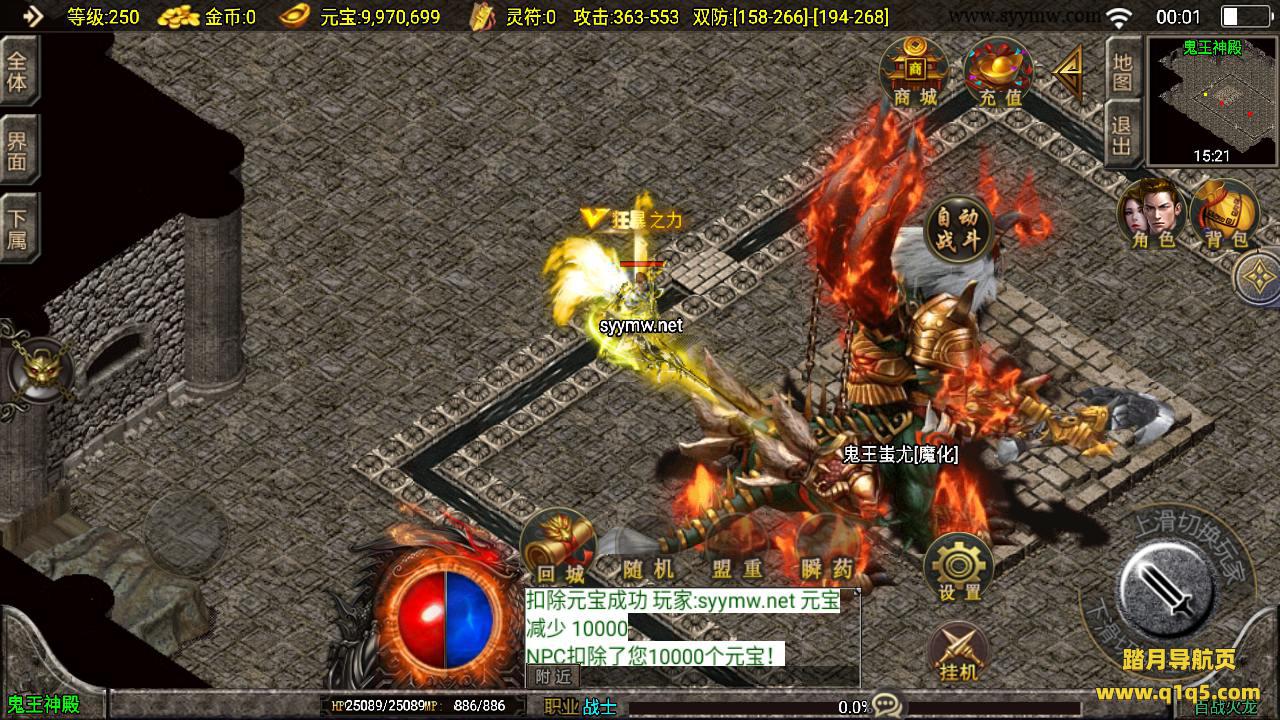Open the 鬼王神殿 minimap
1280x720 pixels.
click(x=1212, y=101)
